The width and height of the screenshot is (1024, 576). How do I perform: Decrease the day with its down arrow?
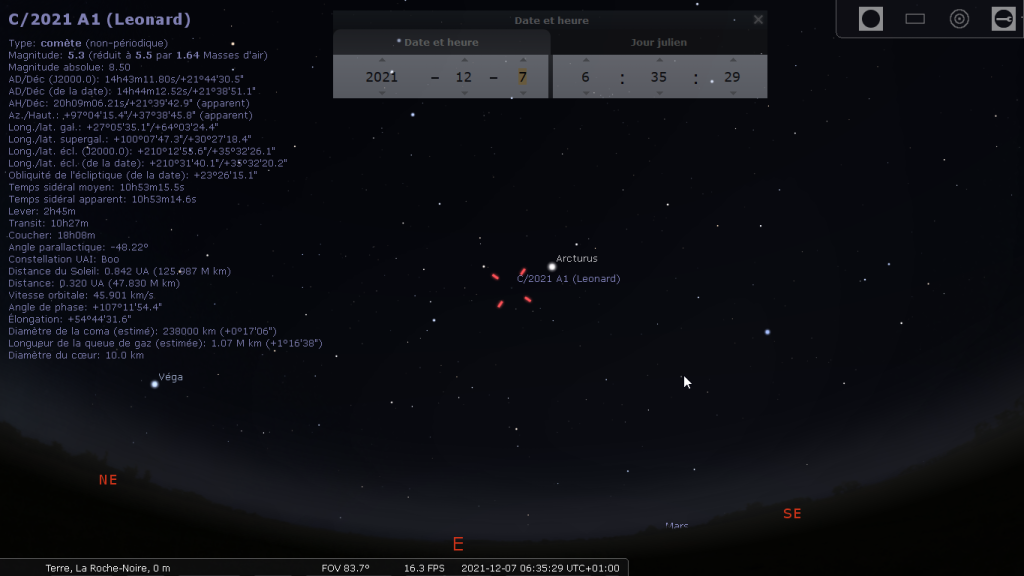[522, 93]
